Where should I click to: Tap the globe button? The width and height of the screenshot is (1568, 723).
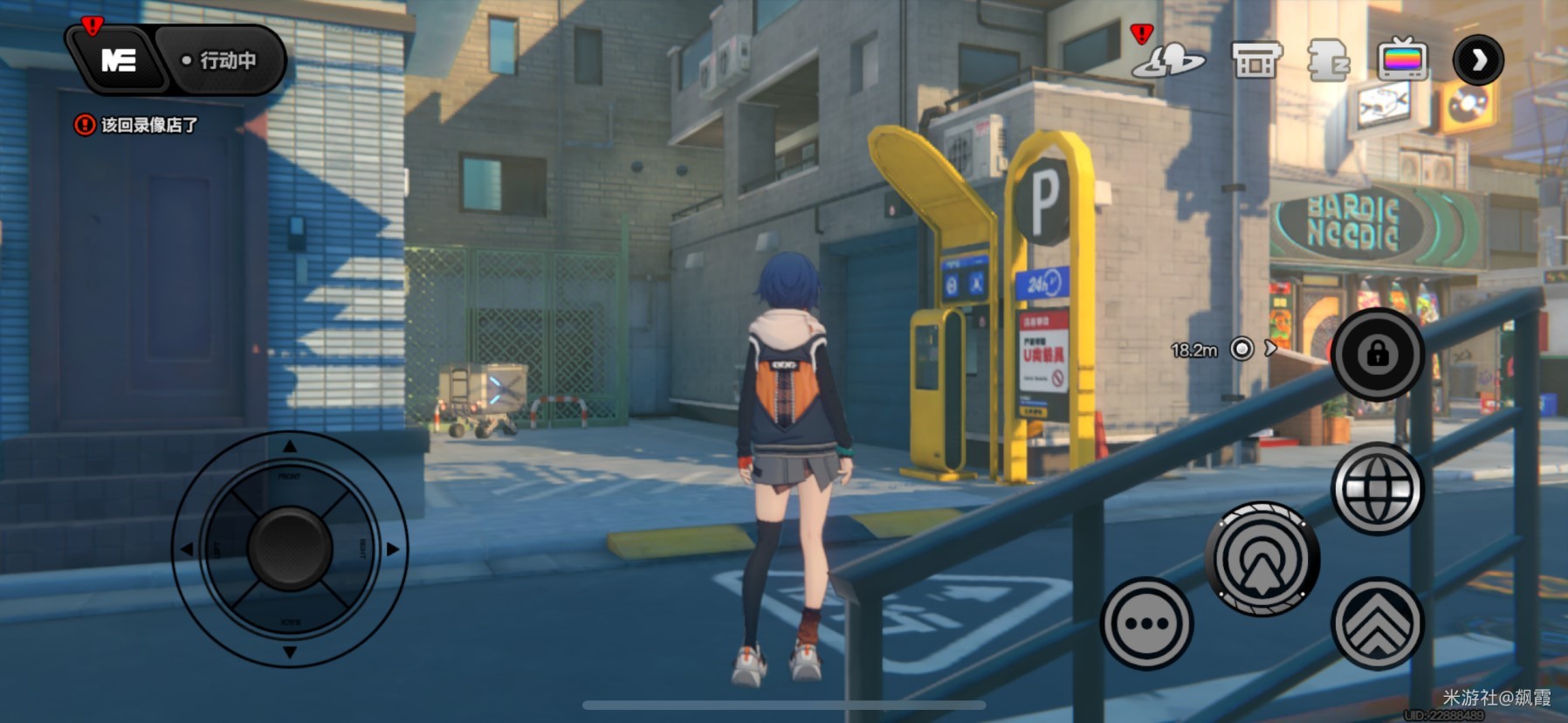pos(1377,488)
